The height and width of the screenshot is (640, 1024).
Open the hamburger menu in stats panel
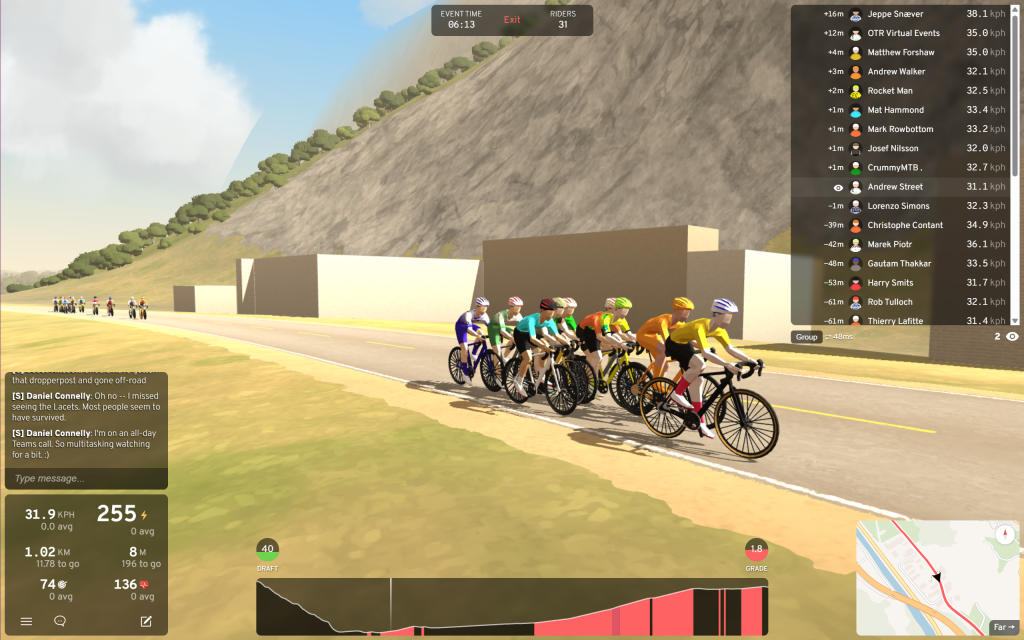[26, 621]
